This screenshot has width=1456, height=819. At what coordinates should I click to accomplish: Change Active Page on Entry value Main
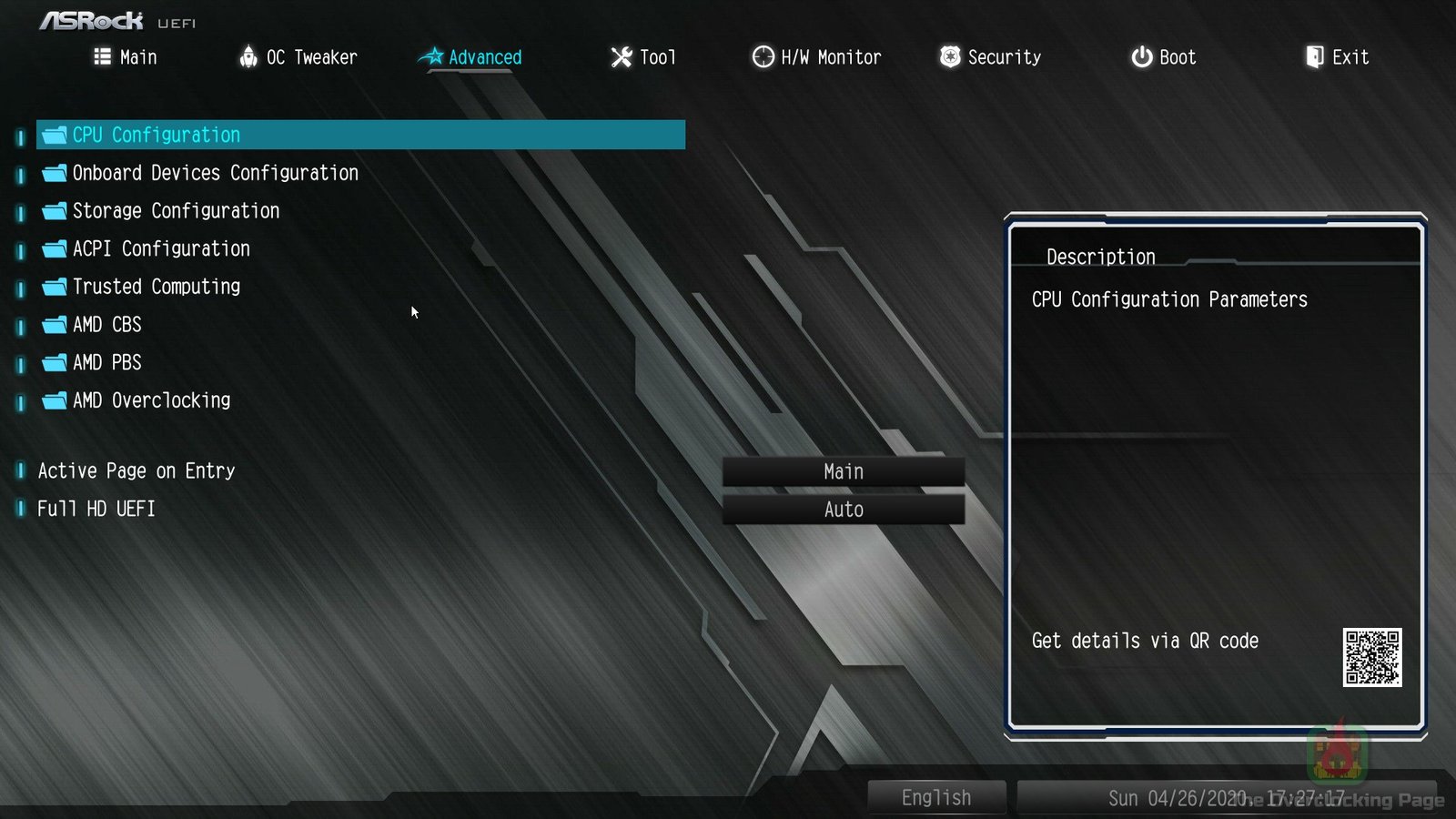[x=844, y=471]
